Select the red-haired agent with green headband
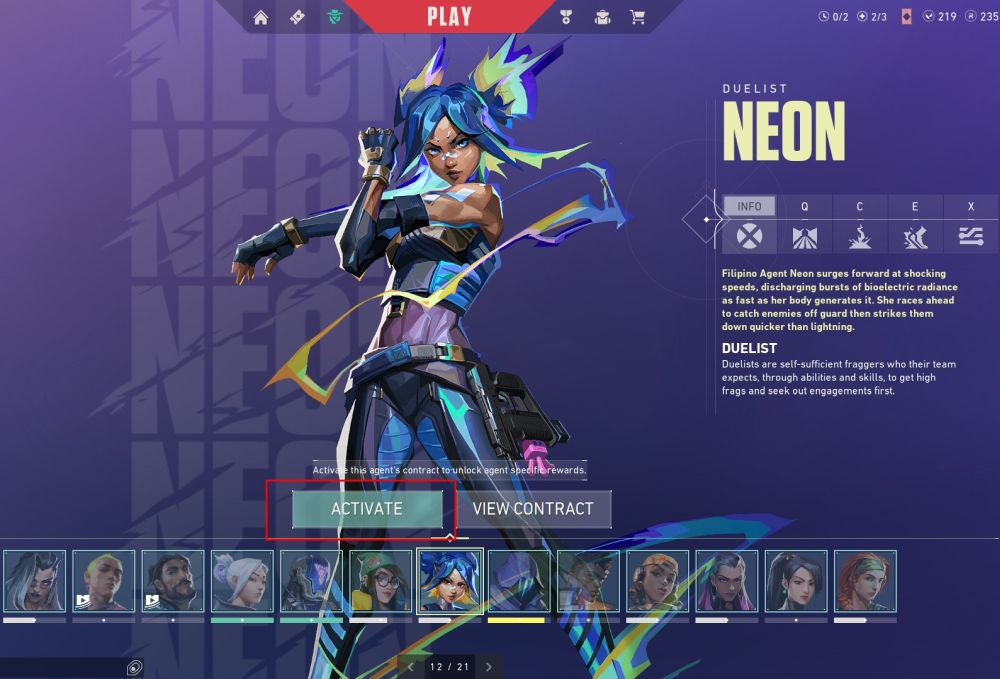Screen dimensions: 1000x679 pos(865,581)
